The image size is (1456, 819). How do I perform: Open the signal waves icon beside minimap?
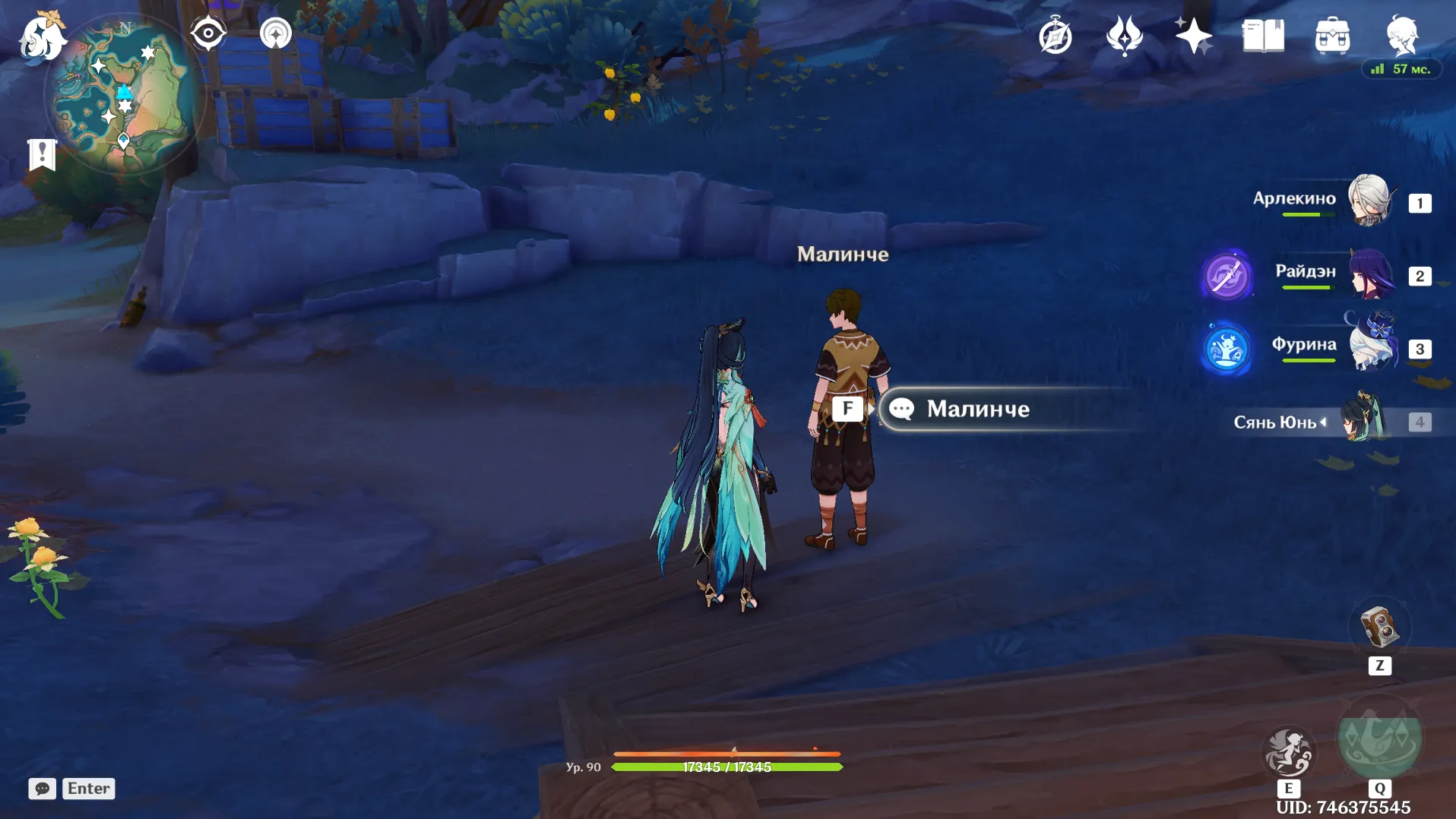pos(275,33)
